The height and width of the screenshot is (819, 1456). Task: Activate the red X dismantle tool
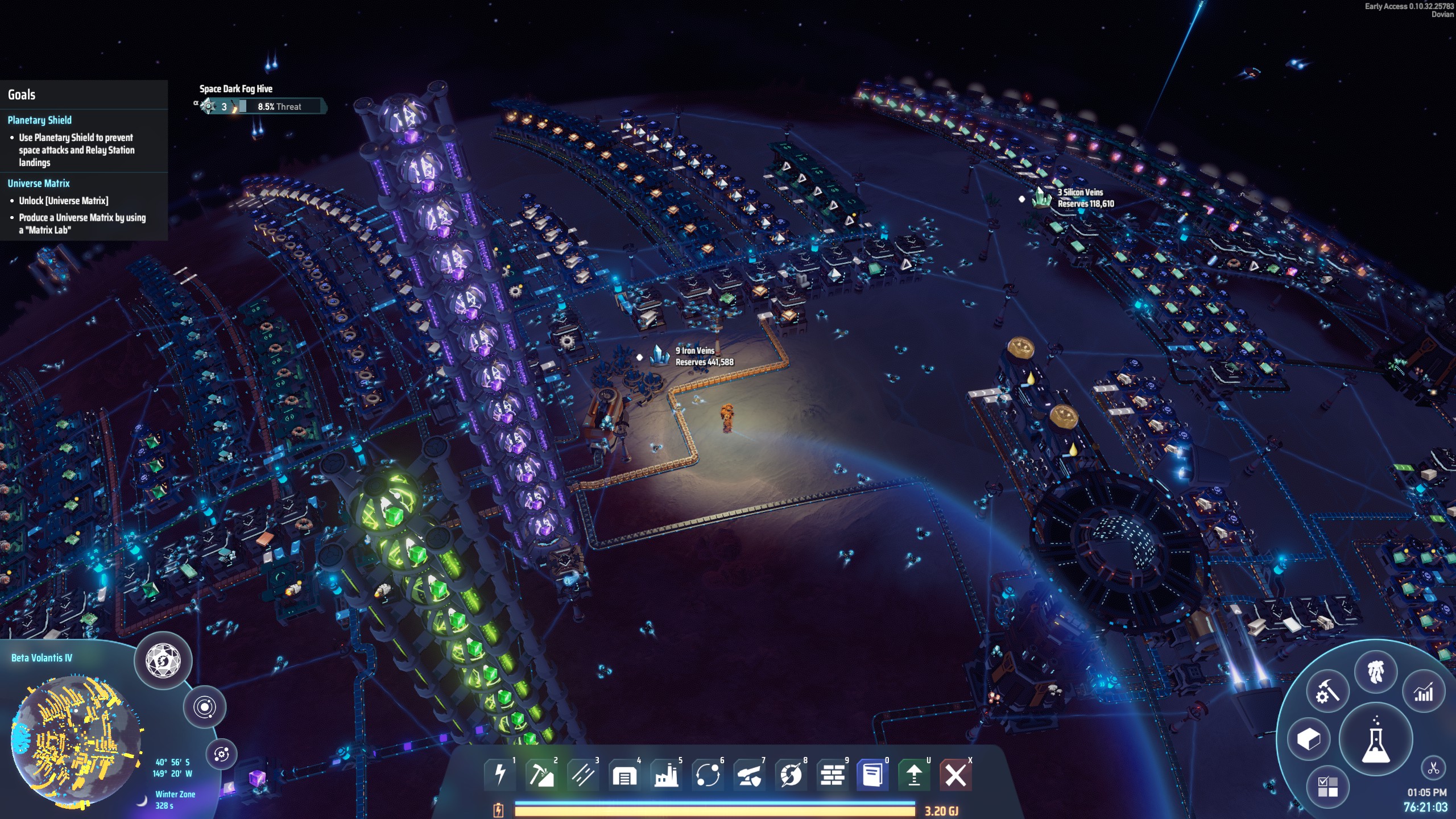pos(955,774)
